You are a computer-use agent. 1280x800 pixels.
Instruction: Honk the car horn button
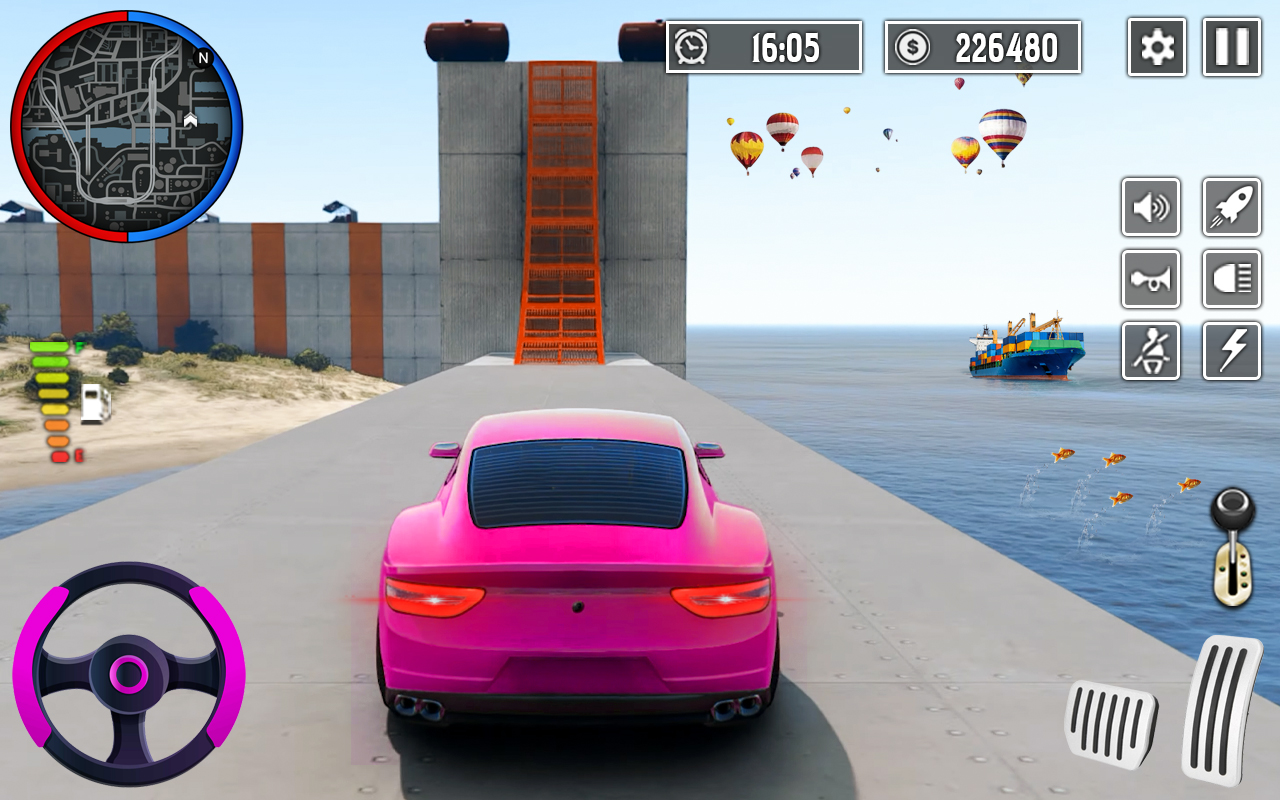pos(1151,279)
